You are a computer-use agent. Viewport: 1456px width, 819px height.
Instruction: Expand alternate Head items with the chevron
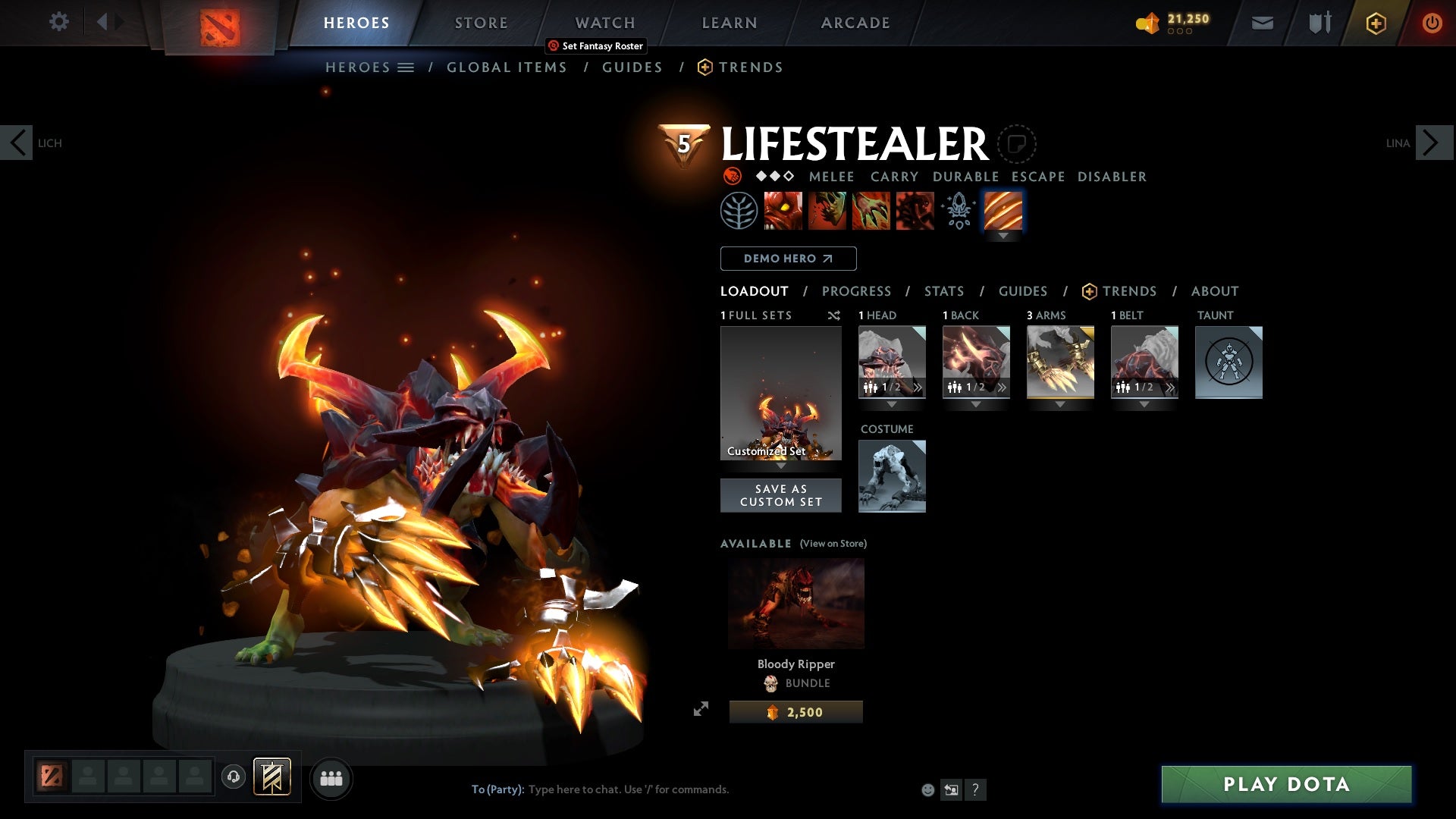[918, 388]
